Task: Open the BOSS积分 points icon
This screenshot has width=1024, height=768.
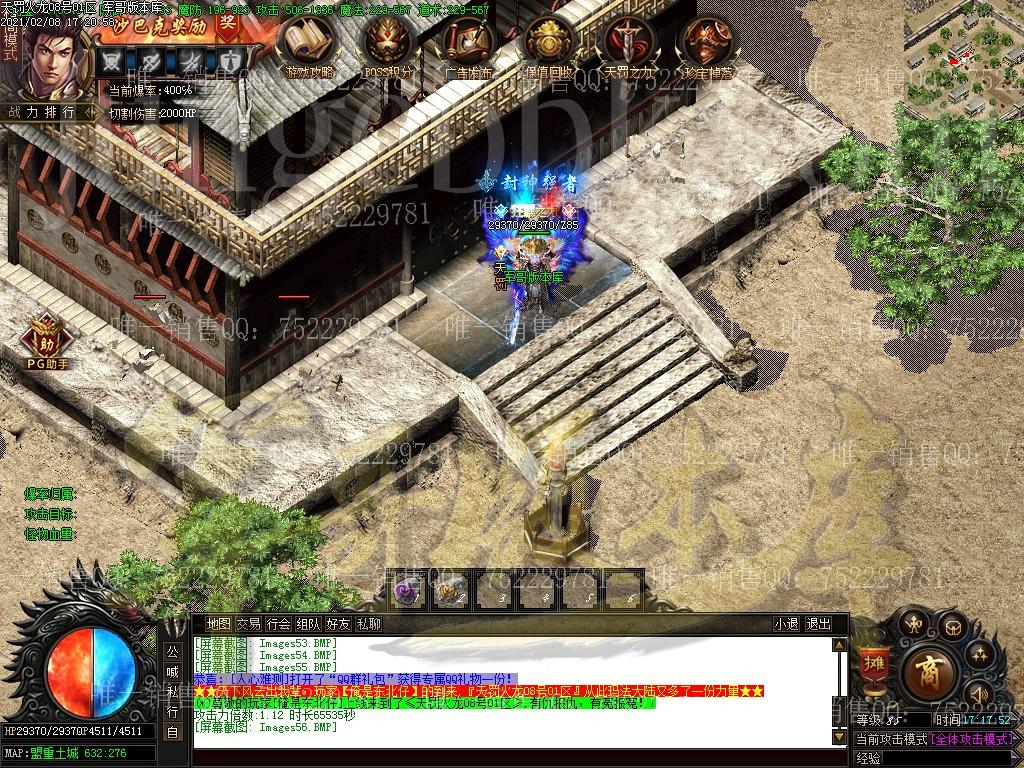Action: [x=389, y=45]
